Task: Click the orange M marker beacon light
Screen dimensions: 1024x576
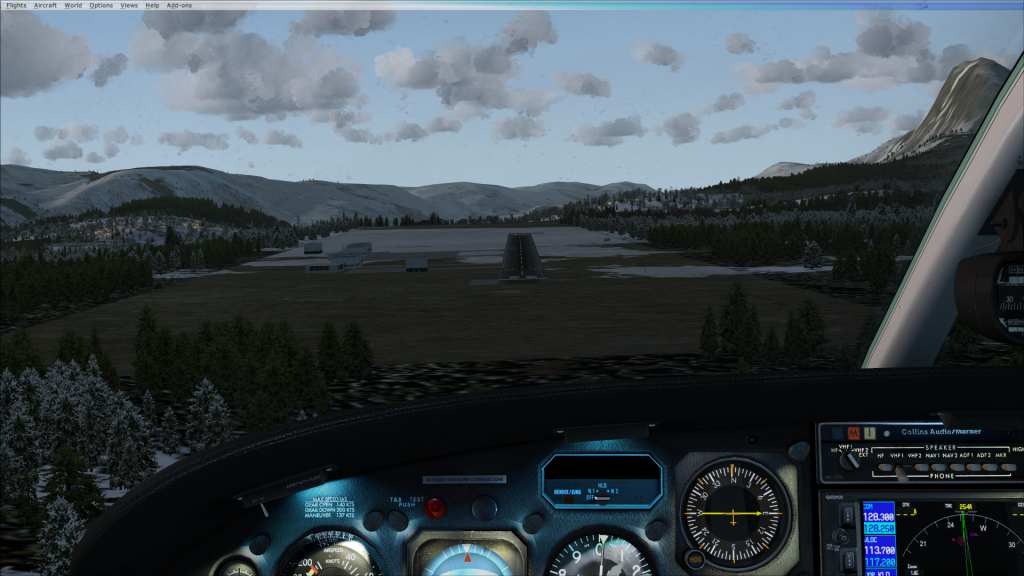Action: (x=853, y=432)
